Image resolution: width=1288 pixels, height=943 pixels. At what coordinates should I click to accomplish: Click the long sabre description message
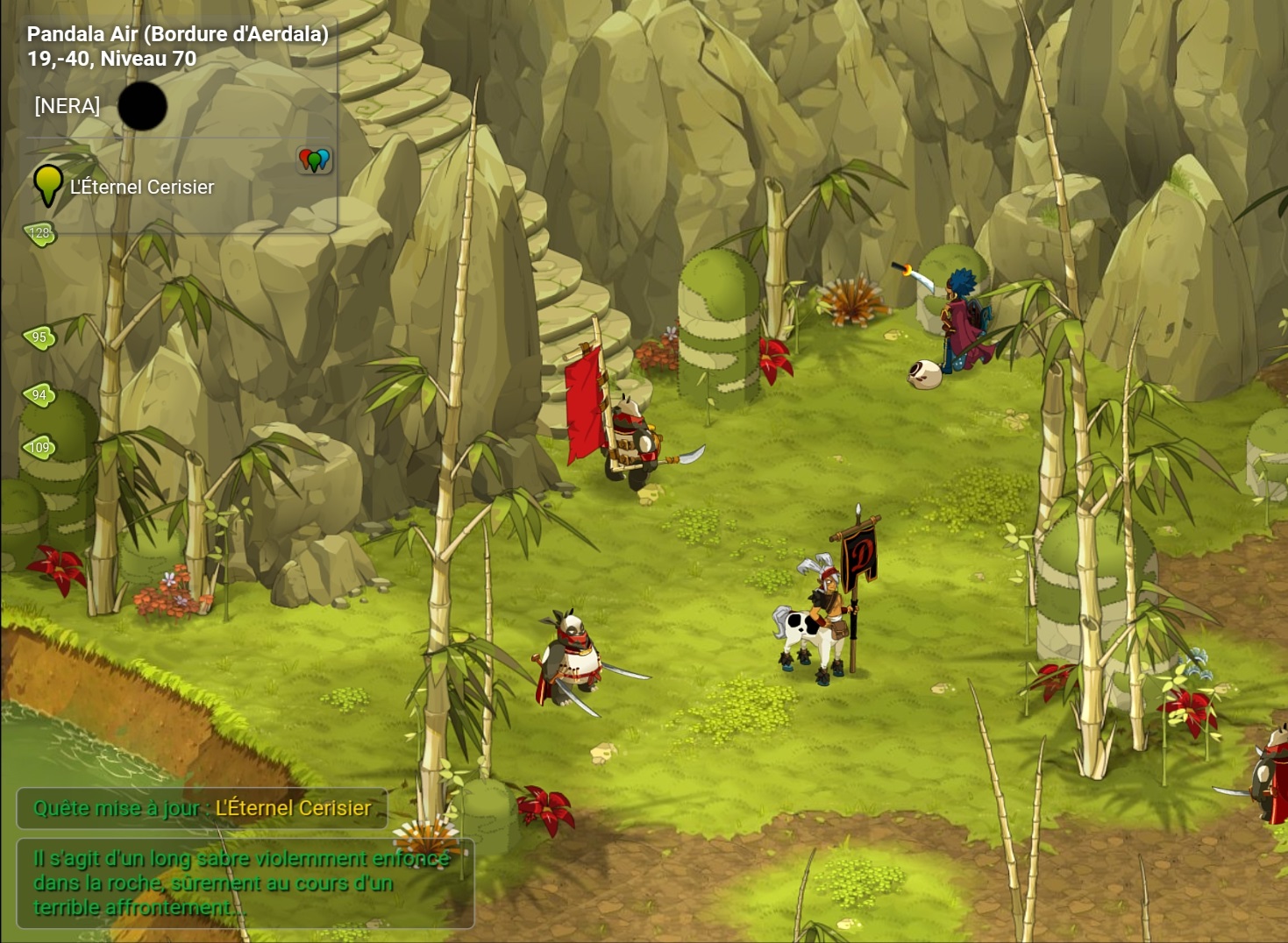(244, 883)
